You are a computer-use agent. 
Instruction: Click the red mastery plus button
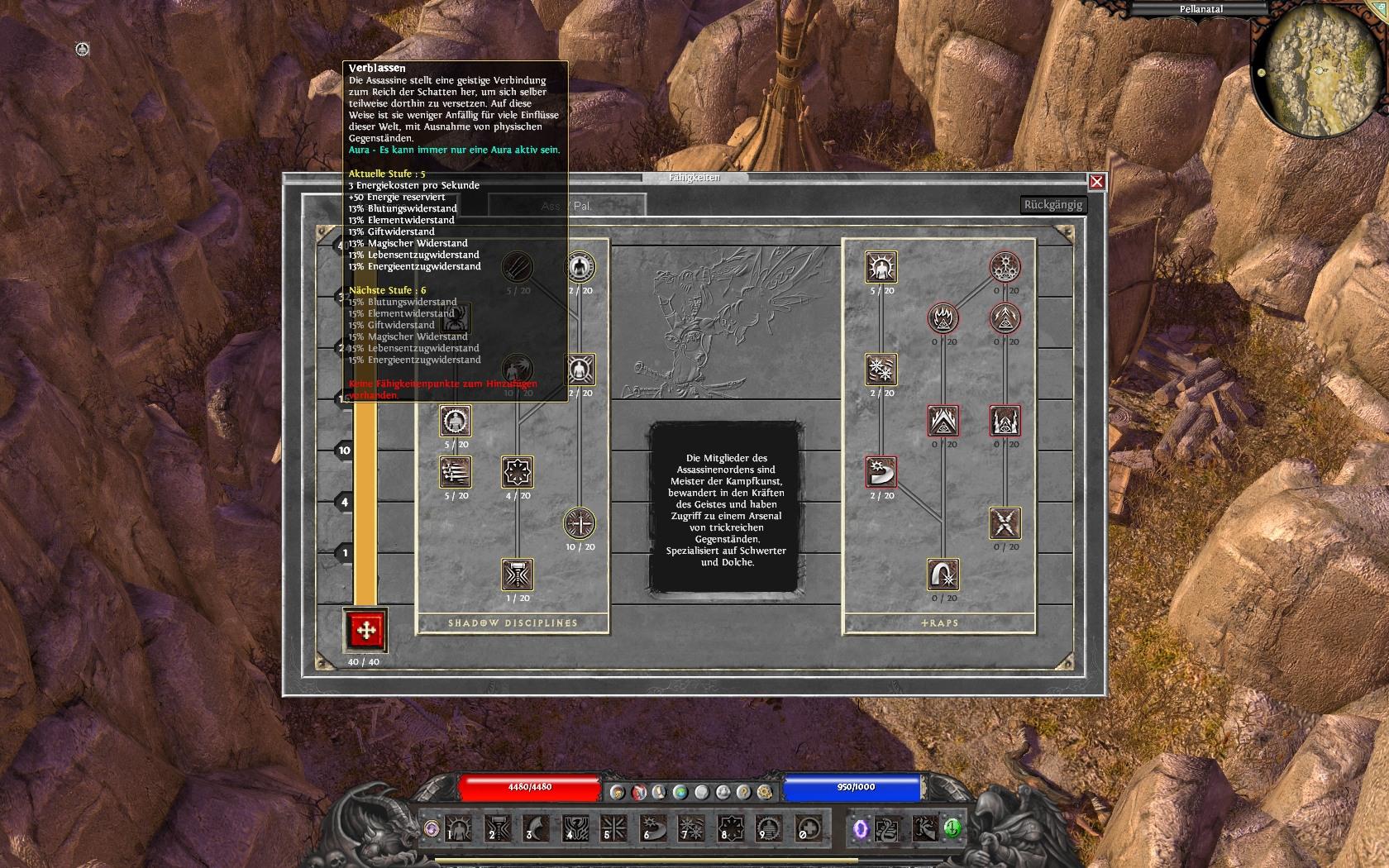(x=365, y=630)
